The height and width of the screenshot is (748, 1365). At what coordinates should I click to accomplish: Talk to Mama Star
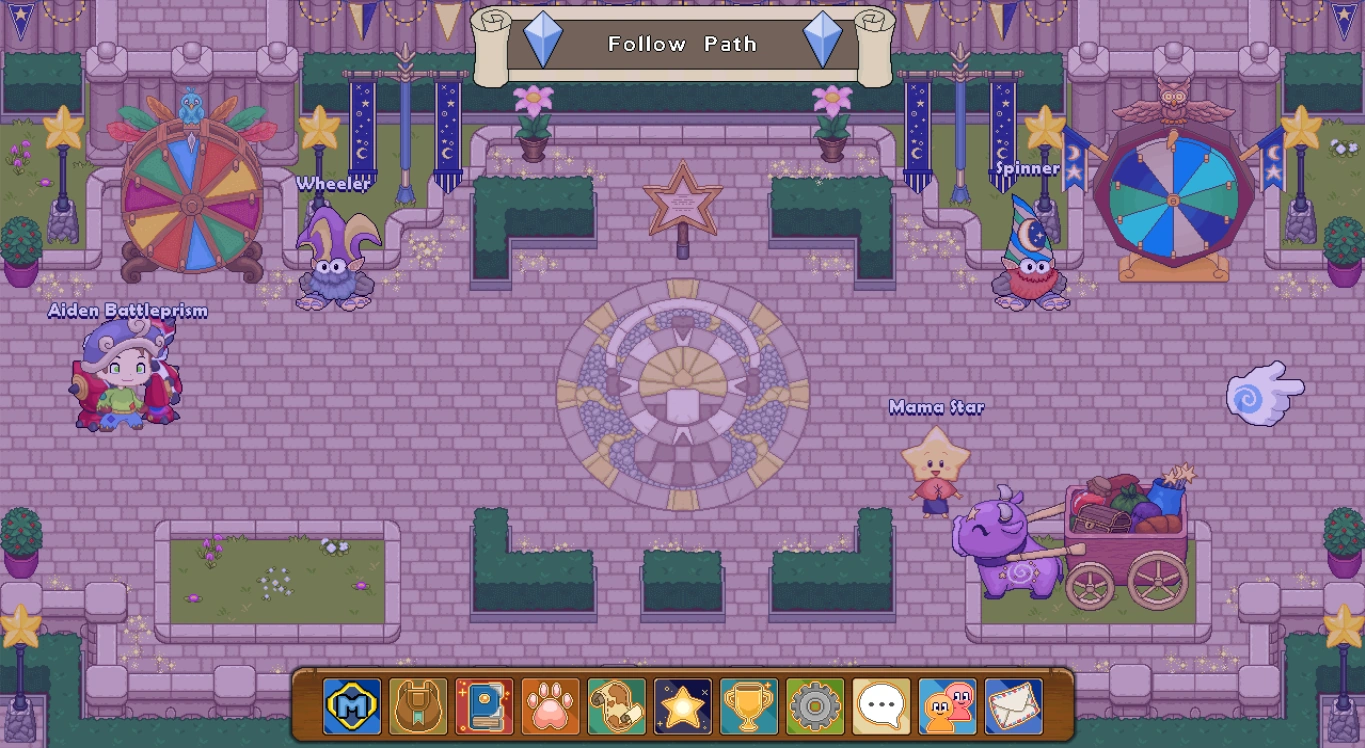coord(936,465)
